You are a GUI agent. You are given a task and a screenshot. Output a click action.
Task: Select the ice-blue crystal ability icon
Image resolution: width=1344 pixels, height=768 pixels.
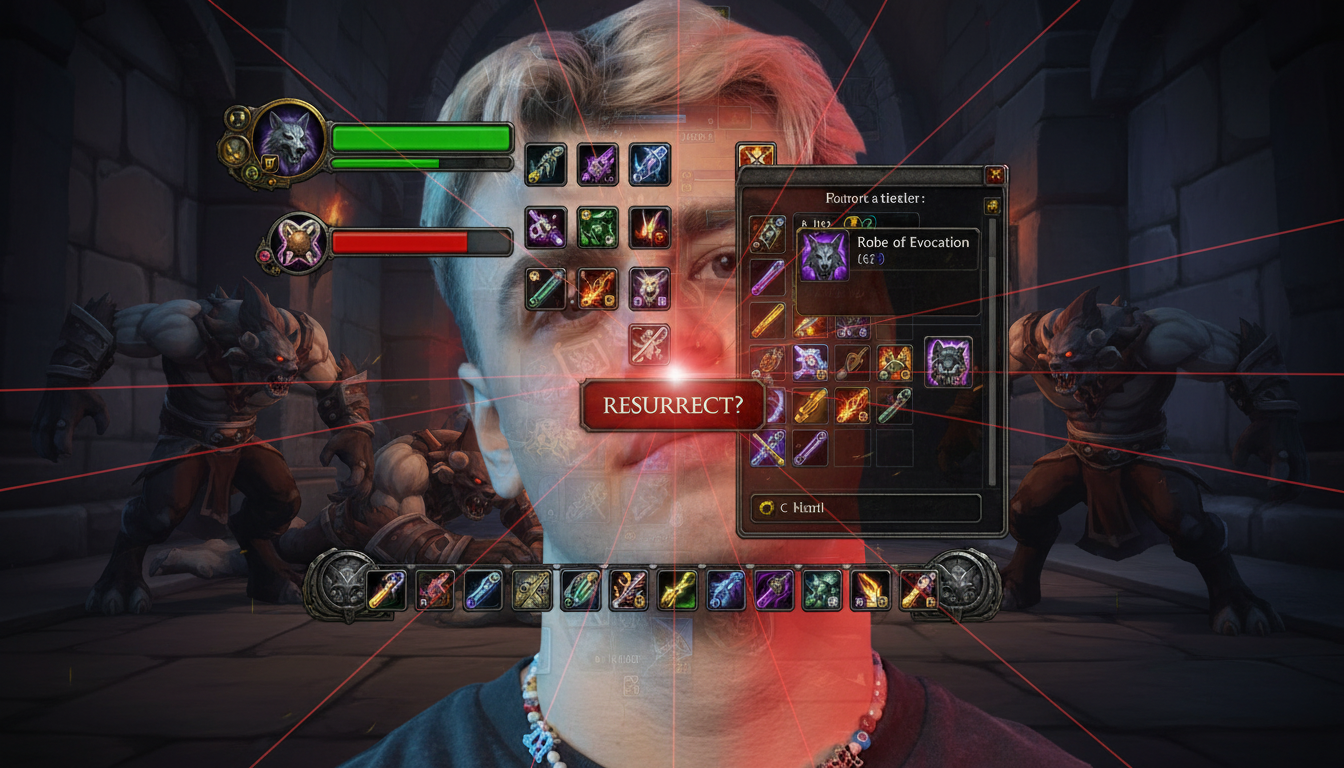pos(649,164)
